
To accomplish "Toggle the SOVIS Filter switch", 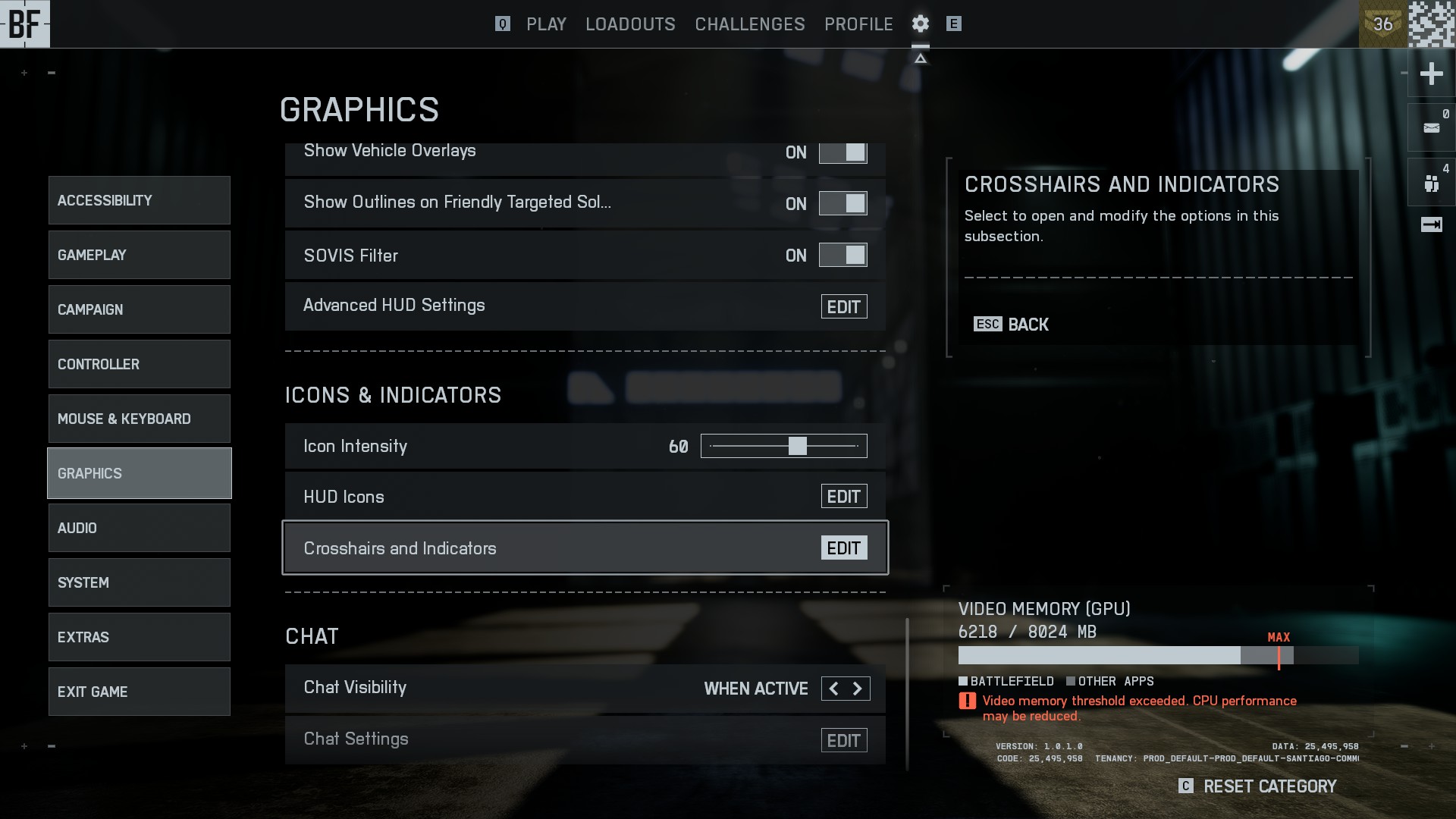I will [x=843, y=256].
